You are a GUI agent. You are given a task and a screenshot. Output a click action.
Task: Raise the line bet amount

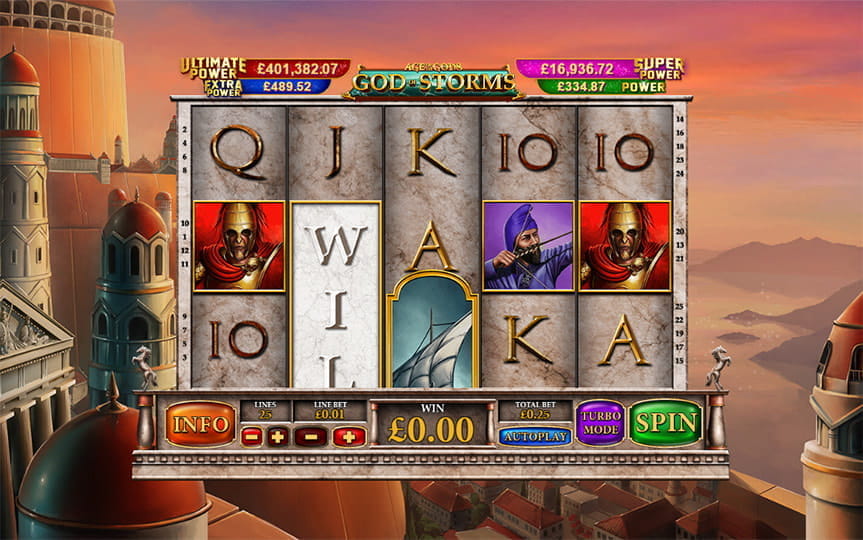coord(349,436)
